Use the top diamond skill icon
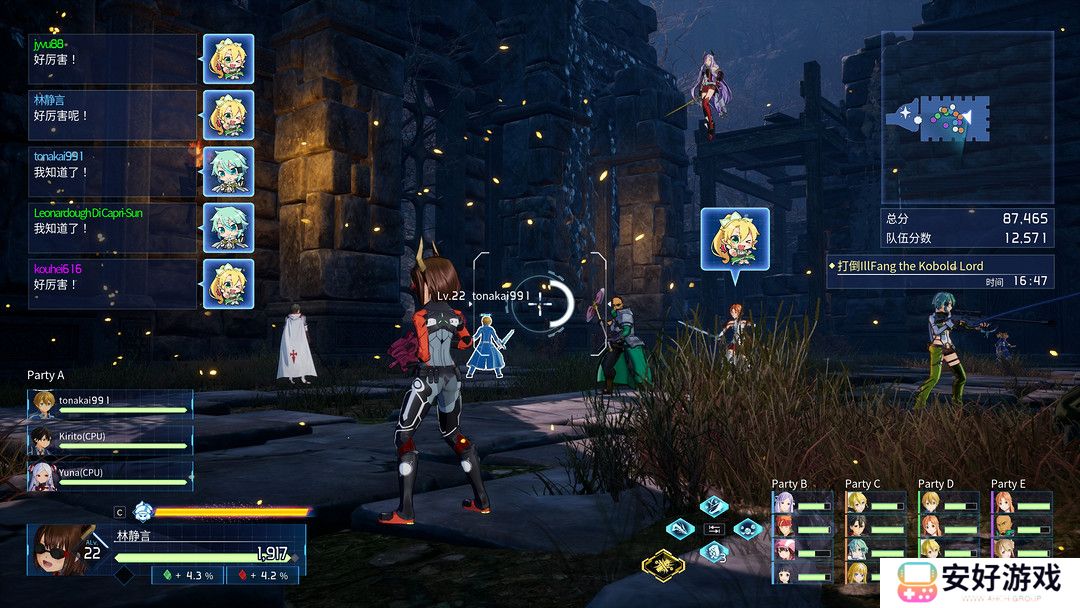 point(713,505)
